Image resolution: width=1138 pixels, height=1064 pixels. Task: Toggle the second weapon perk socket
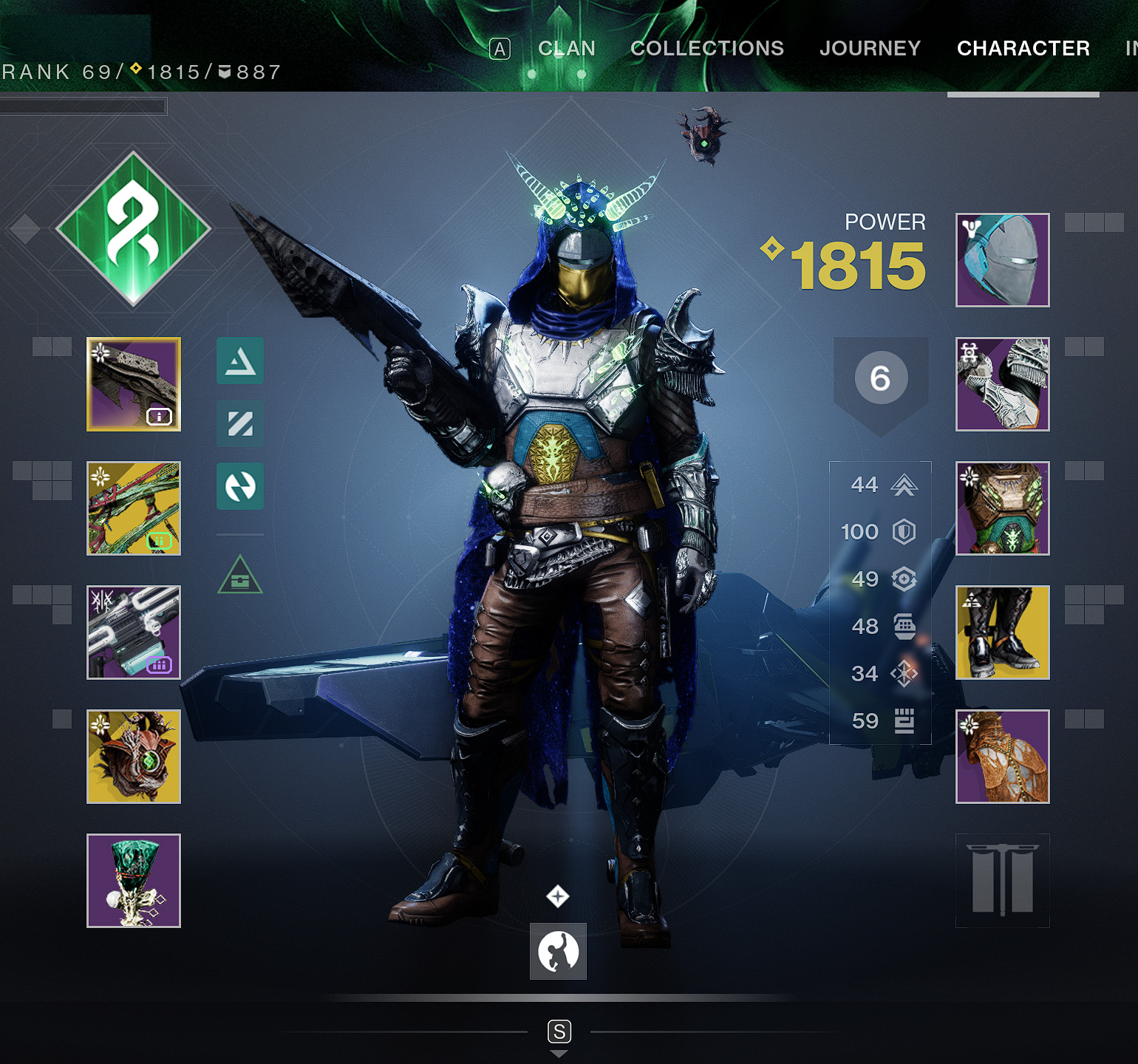click(239, 424)
